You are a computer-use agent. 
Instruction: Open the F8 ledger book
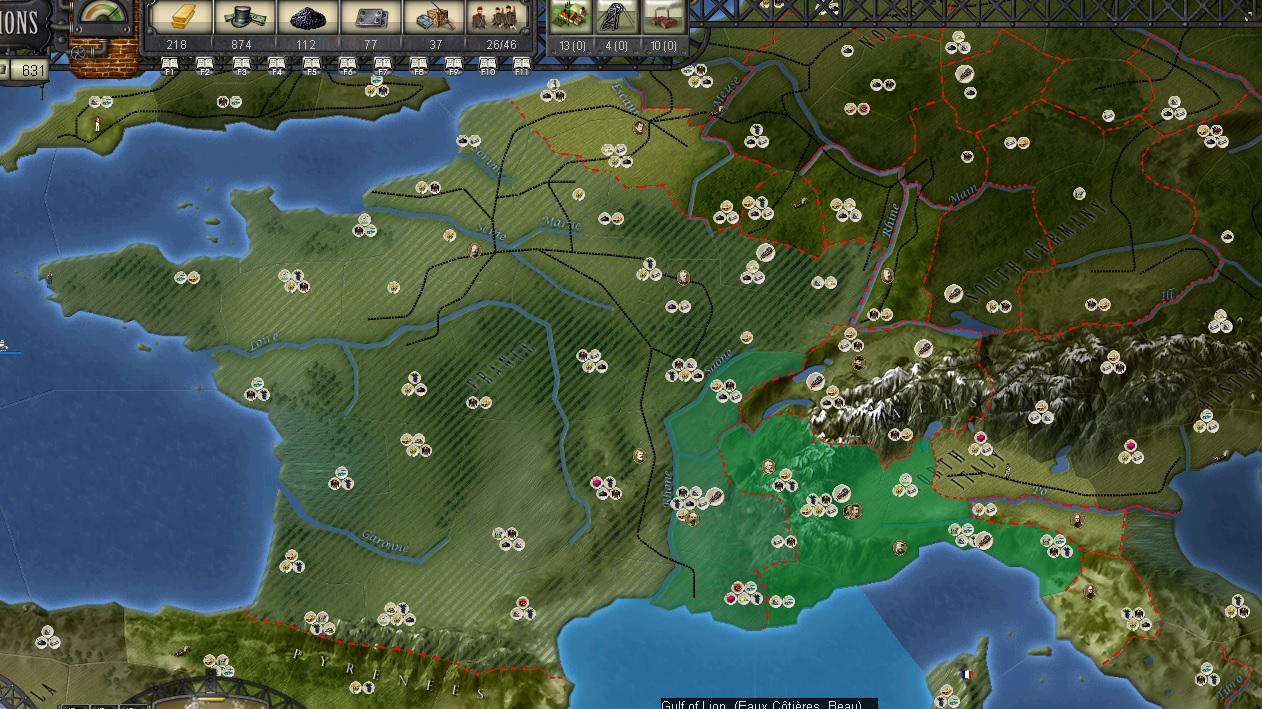[x=419, y=65]
